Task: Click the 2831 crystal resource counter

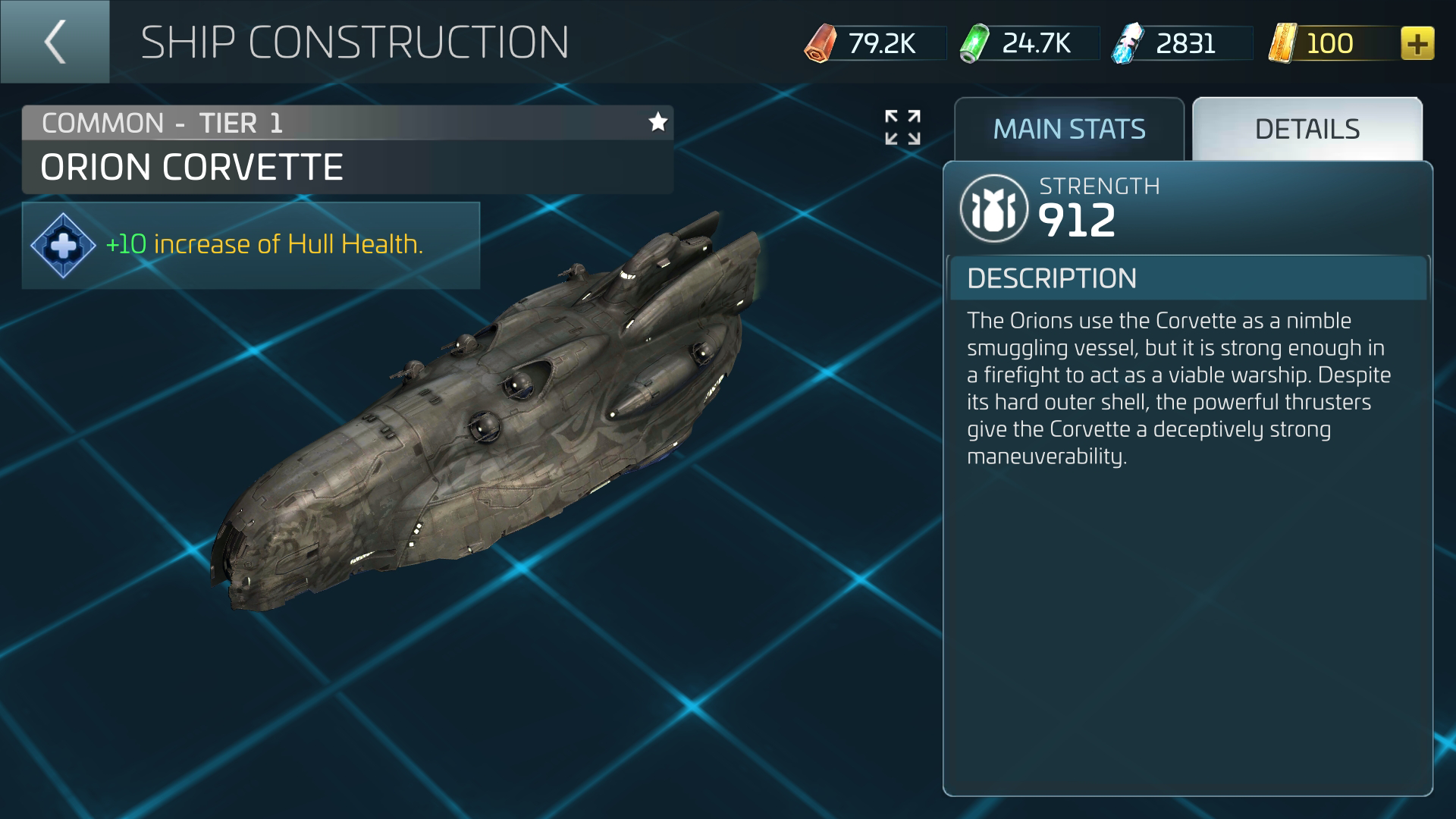Action: click(x=1185, y=43)
